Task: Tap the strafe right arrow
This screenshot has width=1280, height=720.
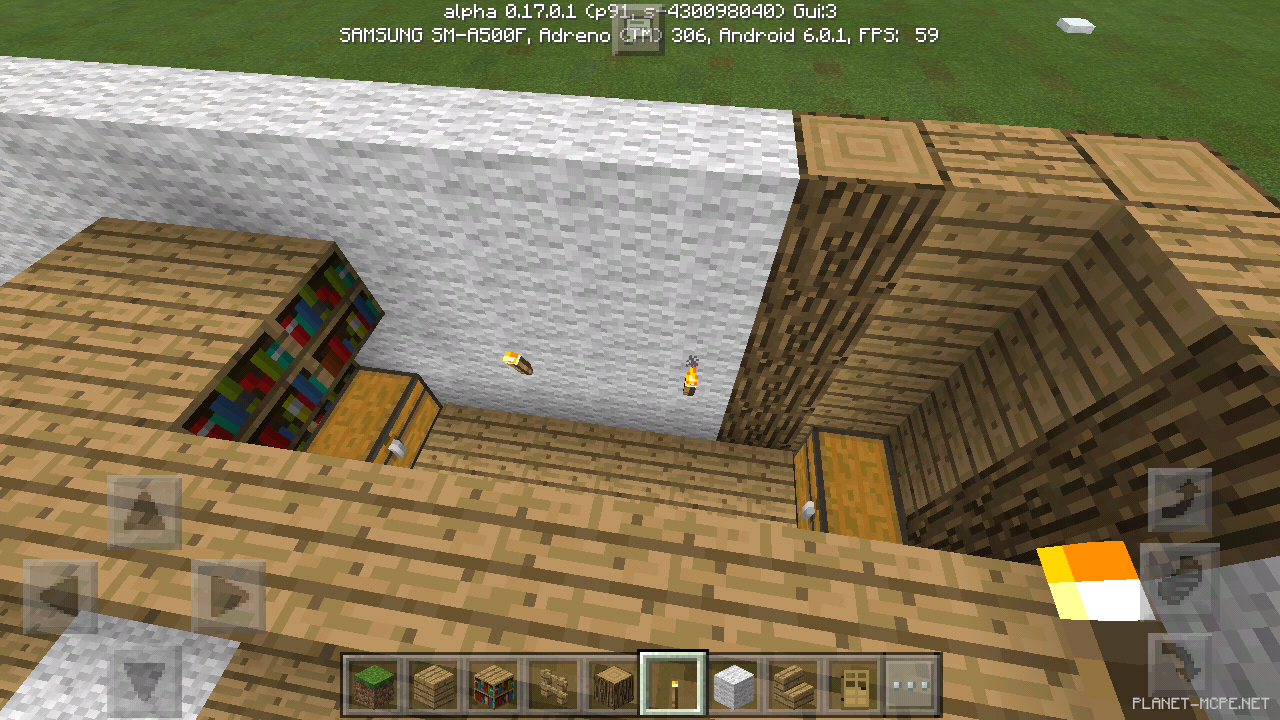Action: pos(229,597)
